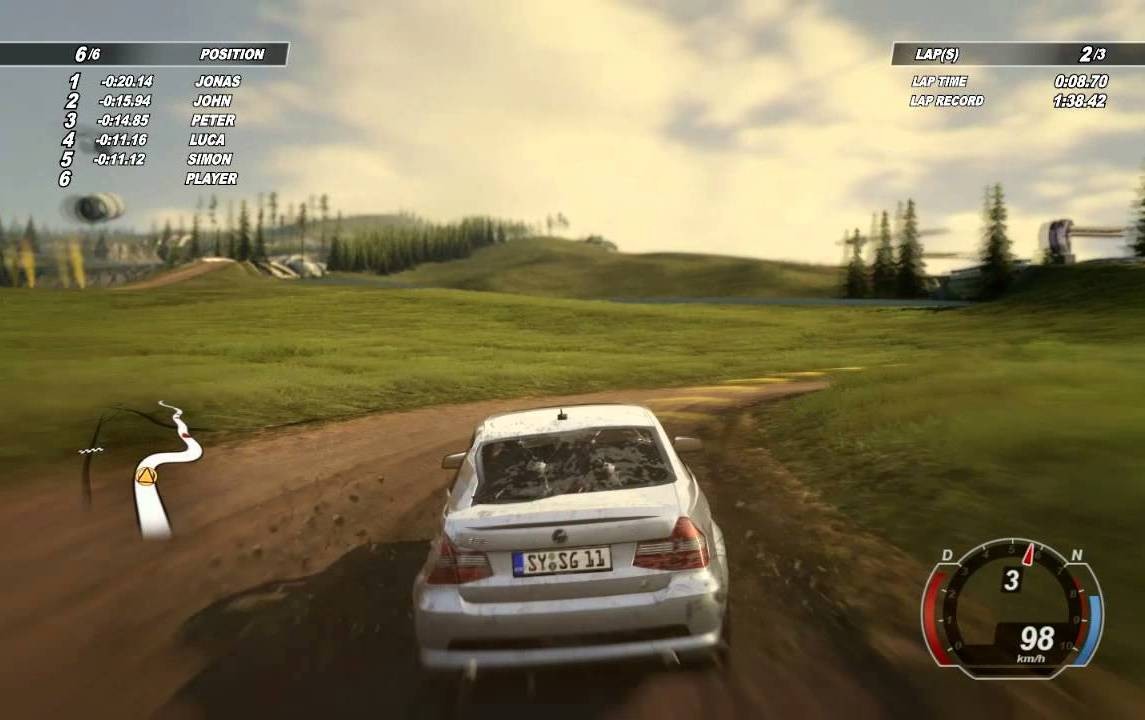Click the PLAYER row in sixth place
Screen dimensions: 1145x720
point(211,179)
